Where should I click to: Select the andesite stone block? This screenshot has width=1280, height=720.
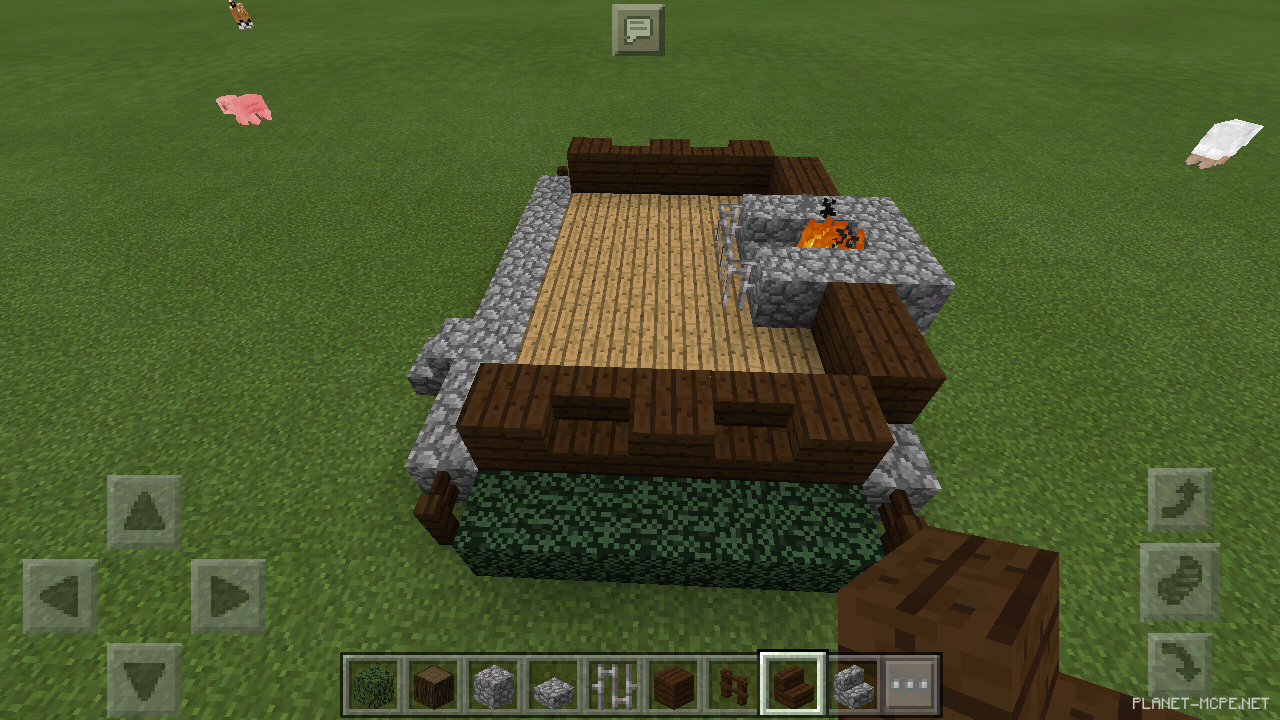(553, 683)
